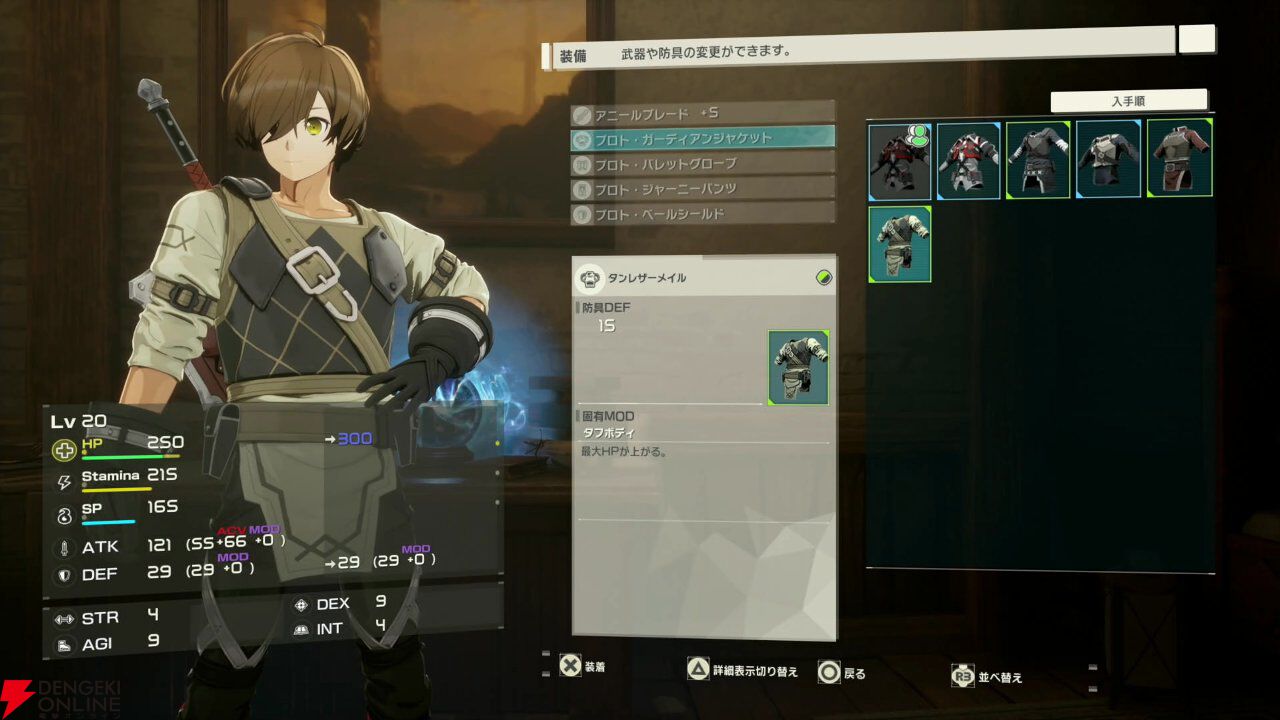This screenshot has width=1280, height=720.
Task: Select the プロト・ベールシールド shield row
Action: 702,213
